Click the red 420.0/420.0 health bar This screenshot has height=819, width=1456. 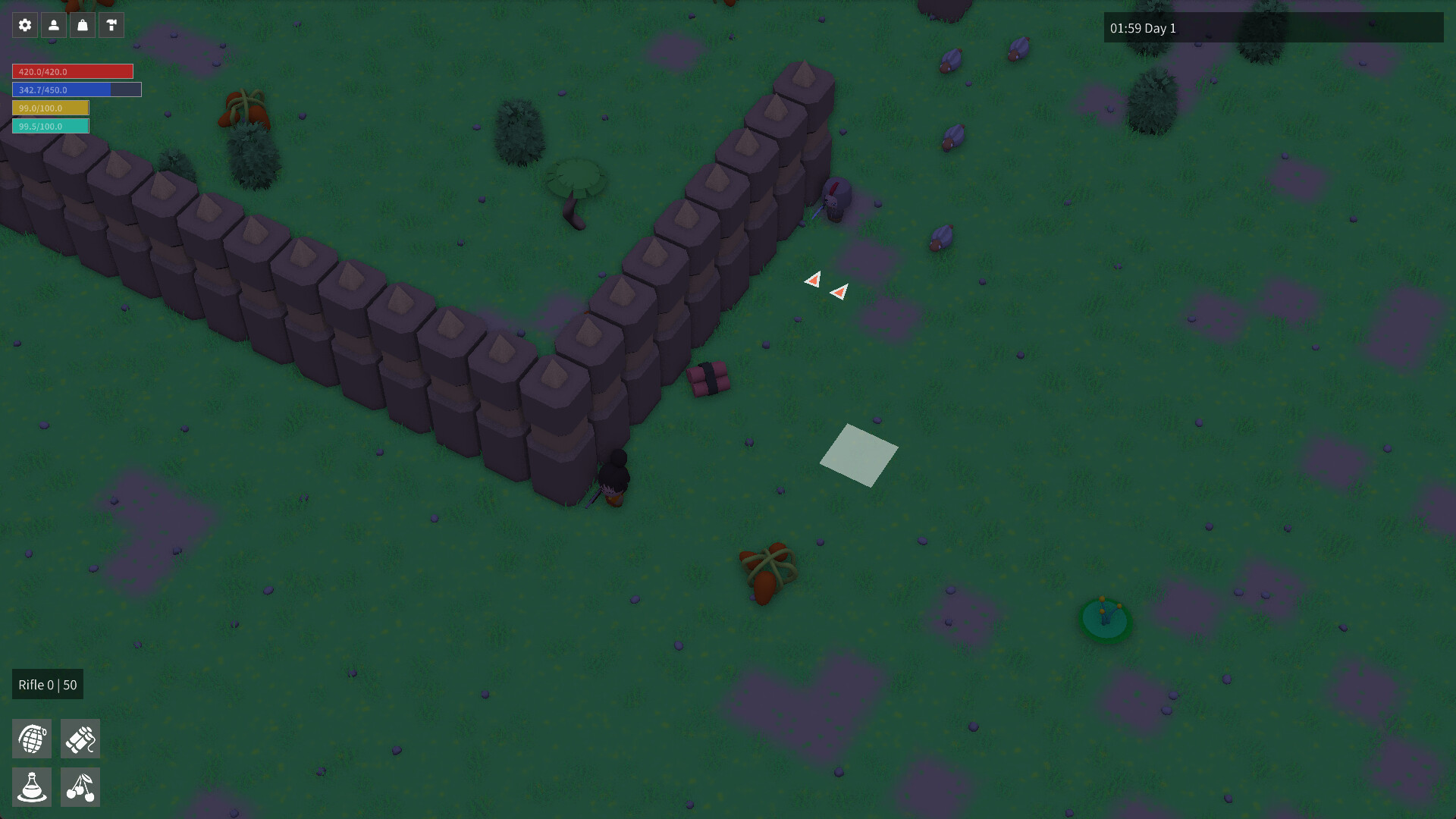[72, 71]
